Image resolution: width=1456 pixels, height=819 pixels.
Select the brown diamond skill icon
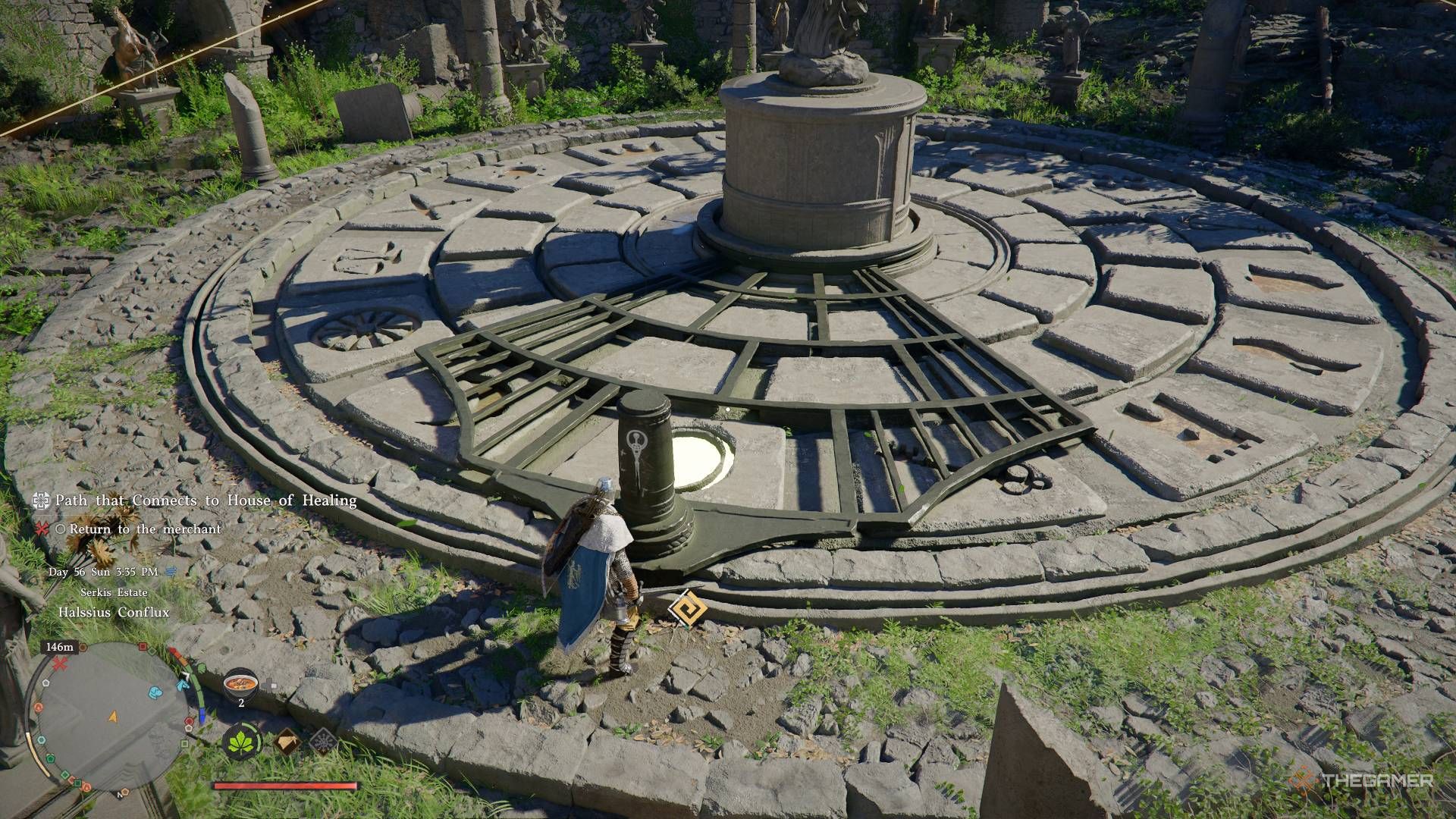coord(287,741)
